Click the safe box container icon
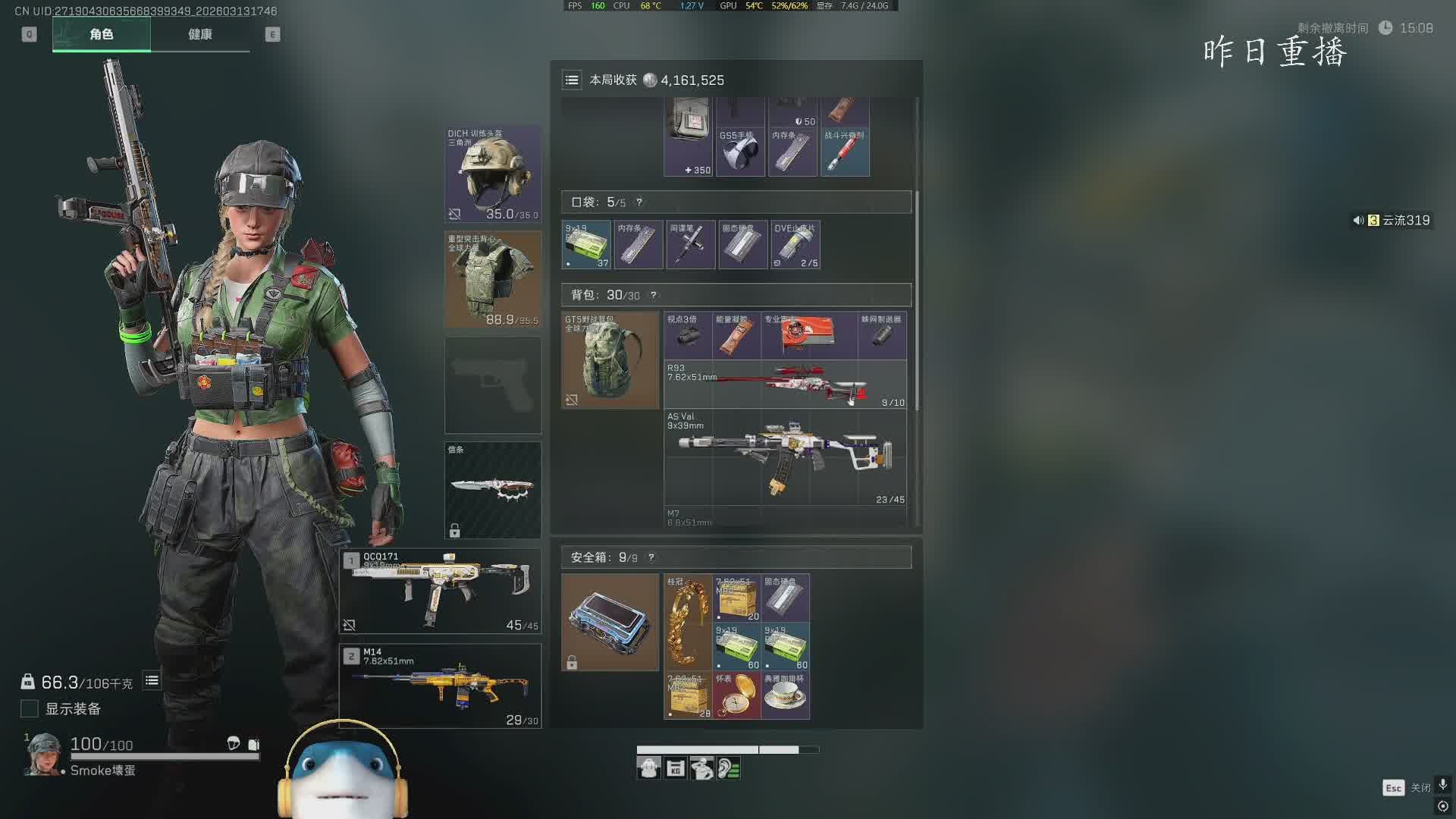 click(610, 622)
